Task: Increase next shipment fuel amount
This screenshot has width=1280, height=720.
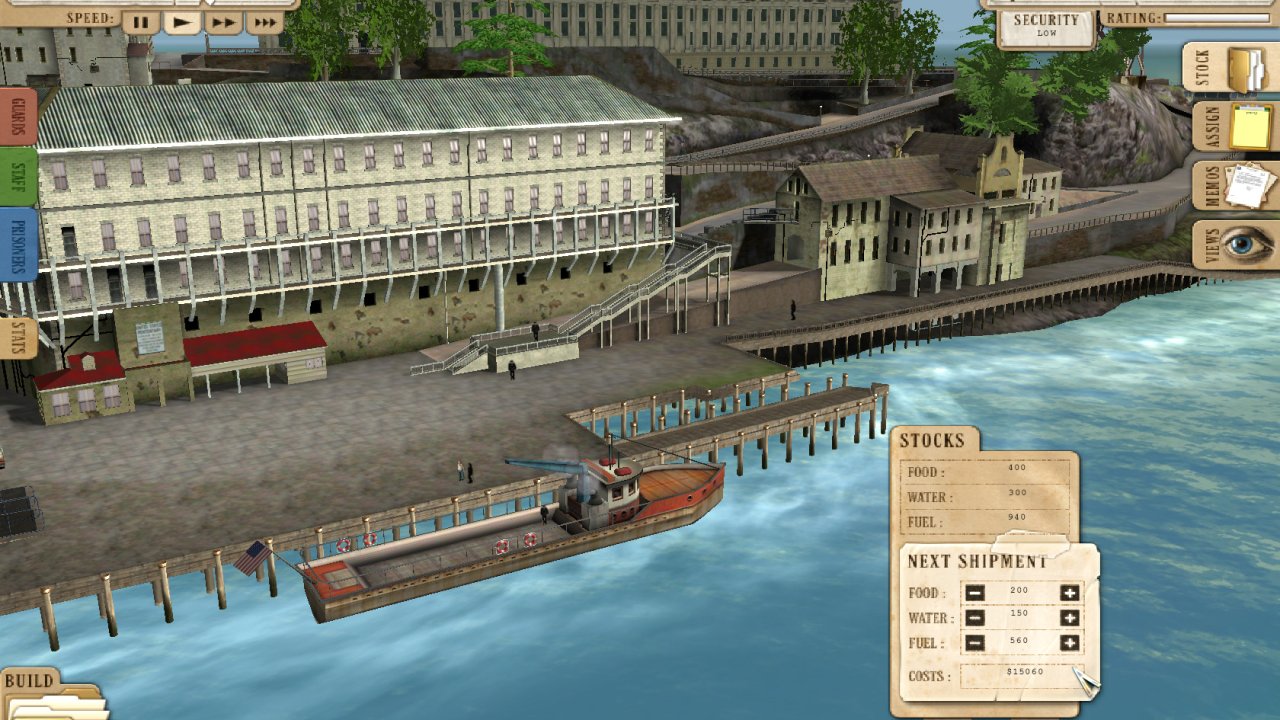Action: (x=1069, y=643)
